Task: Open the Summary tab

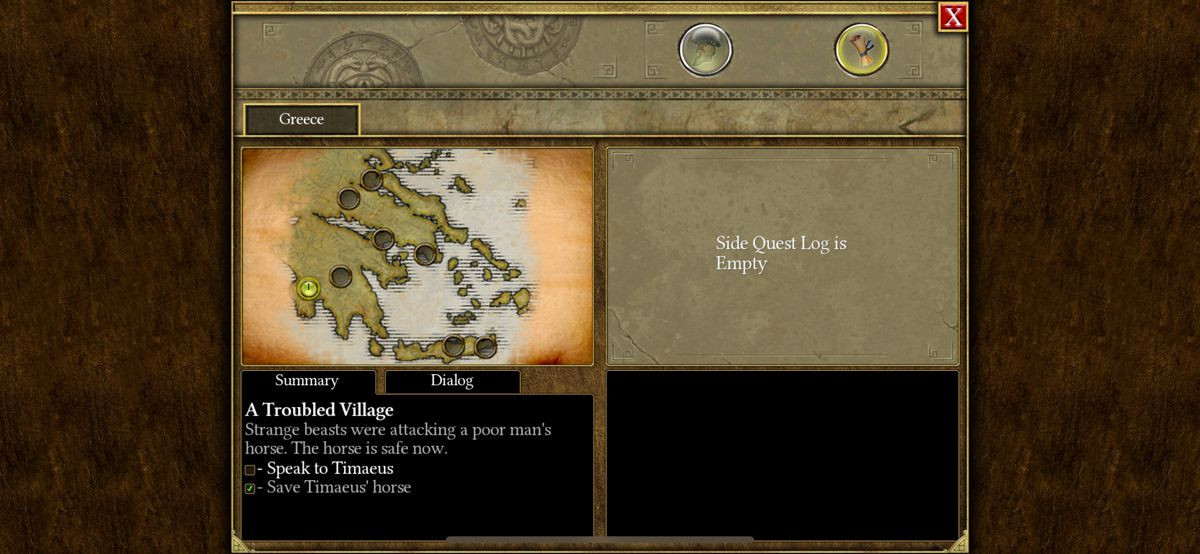Action: pos(307,381)
